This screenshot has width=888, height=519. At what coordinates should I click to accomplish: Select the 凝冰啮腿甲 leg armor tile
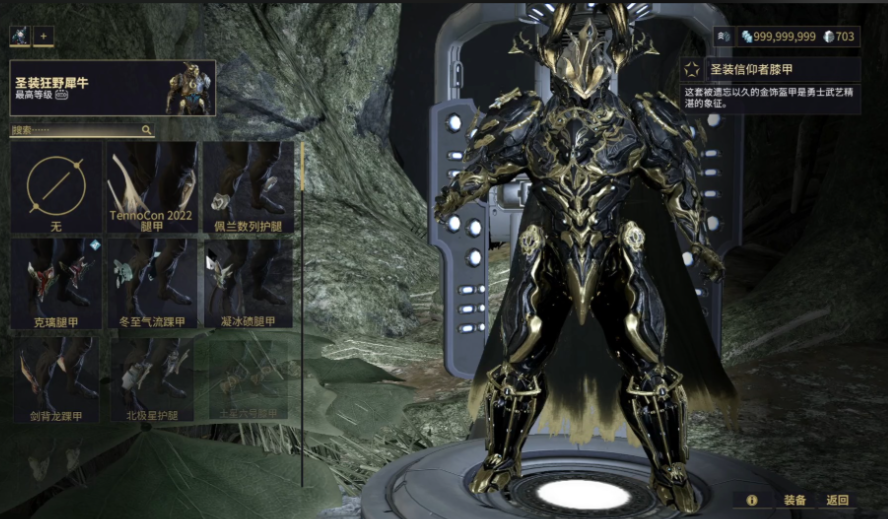[247, 283]
